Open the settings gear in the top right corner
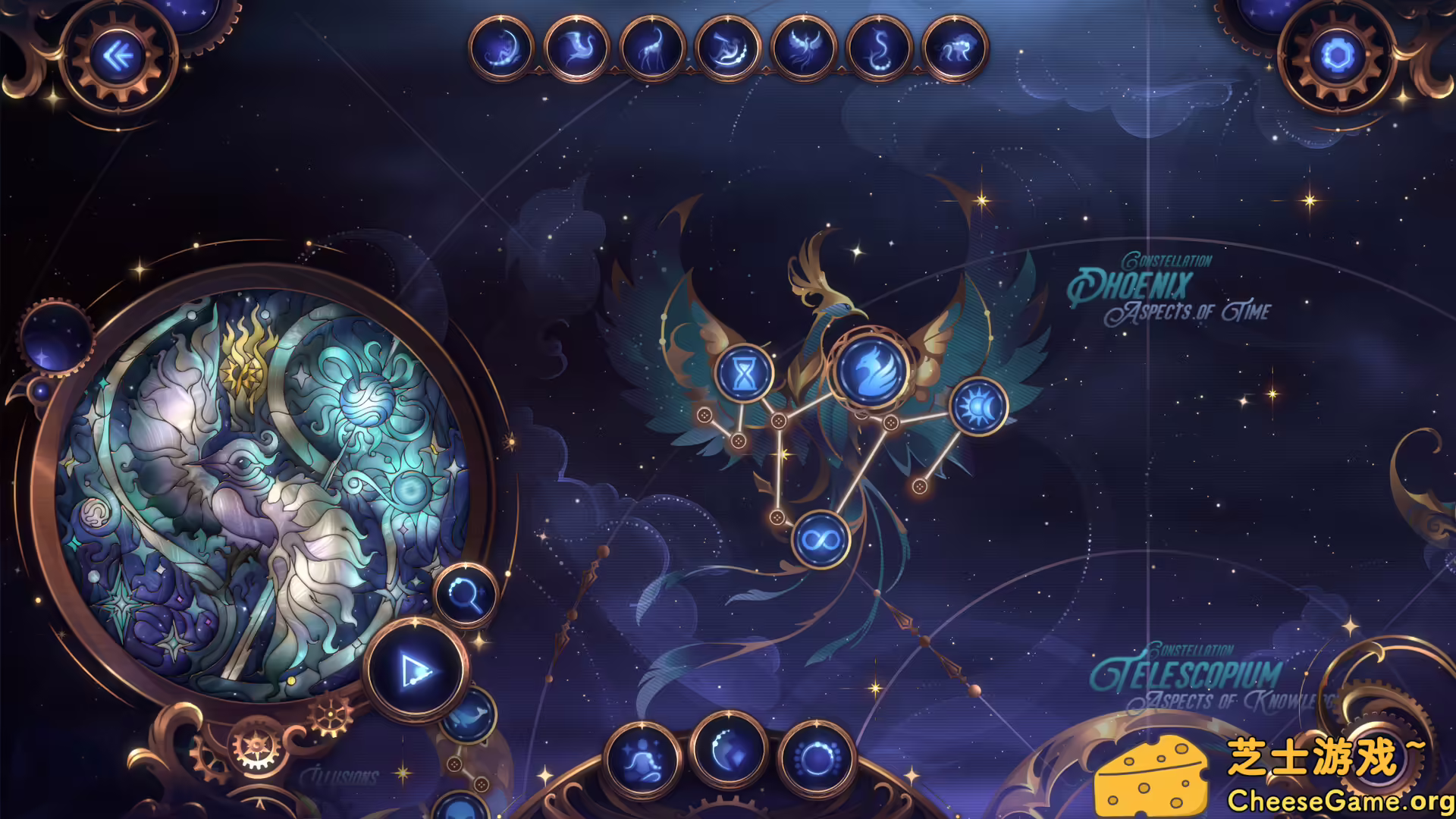 pyautogui.click(x=1336, y=55)
